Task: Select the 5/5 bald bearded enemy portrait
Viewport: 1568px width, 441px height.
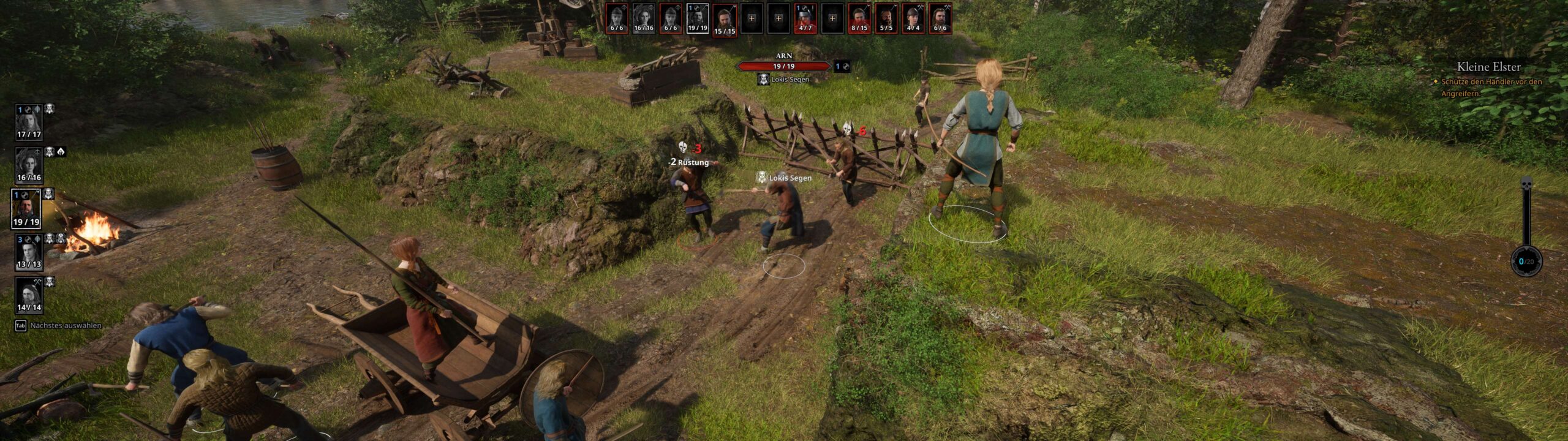Action: (886, 18)
